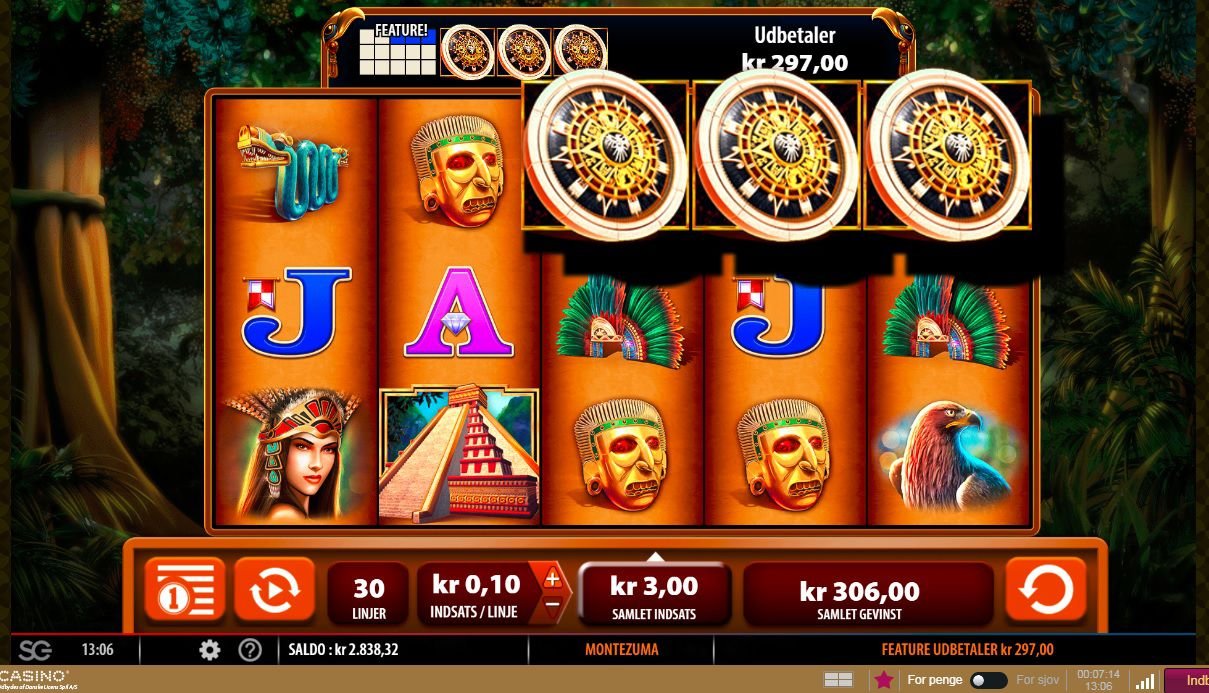Image resolution: width=1209 pixels, height=693 pixels.
Task: Activate the autoplay button
Action: tap(273, 591)
